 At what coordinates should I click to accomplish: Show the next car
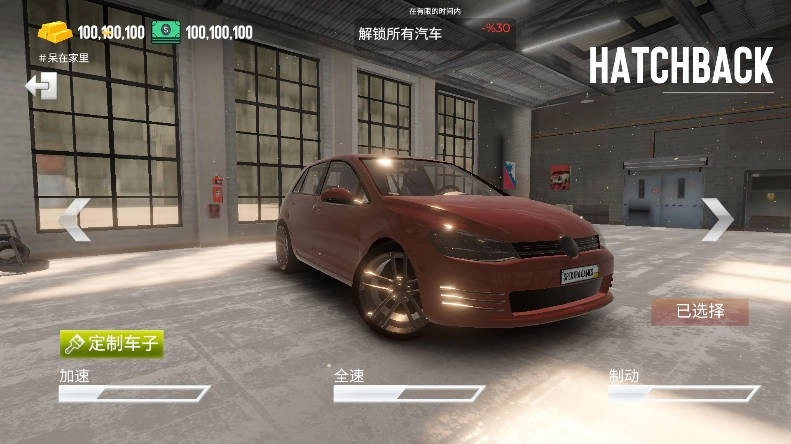716,219
